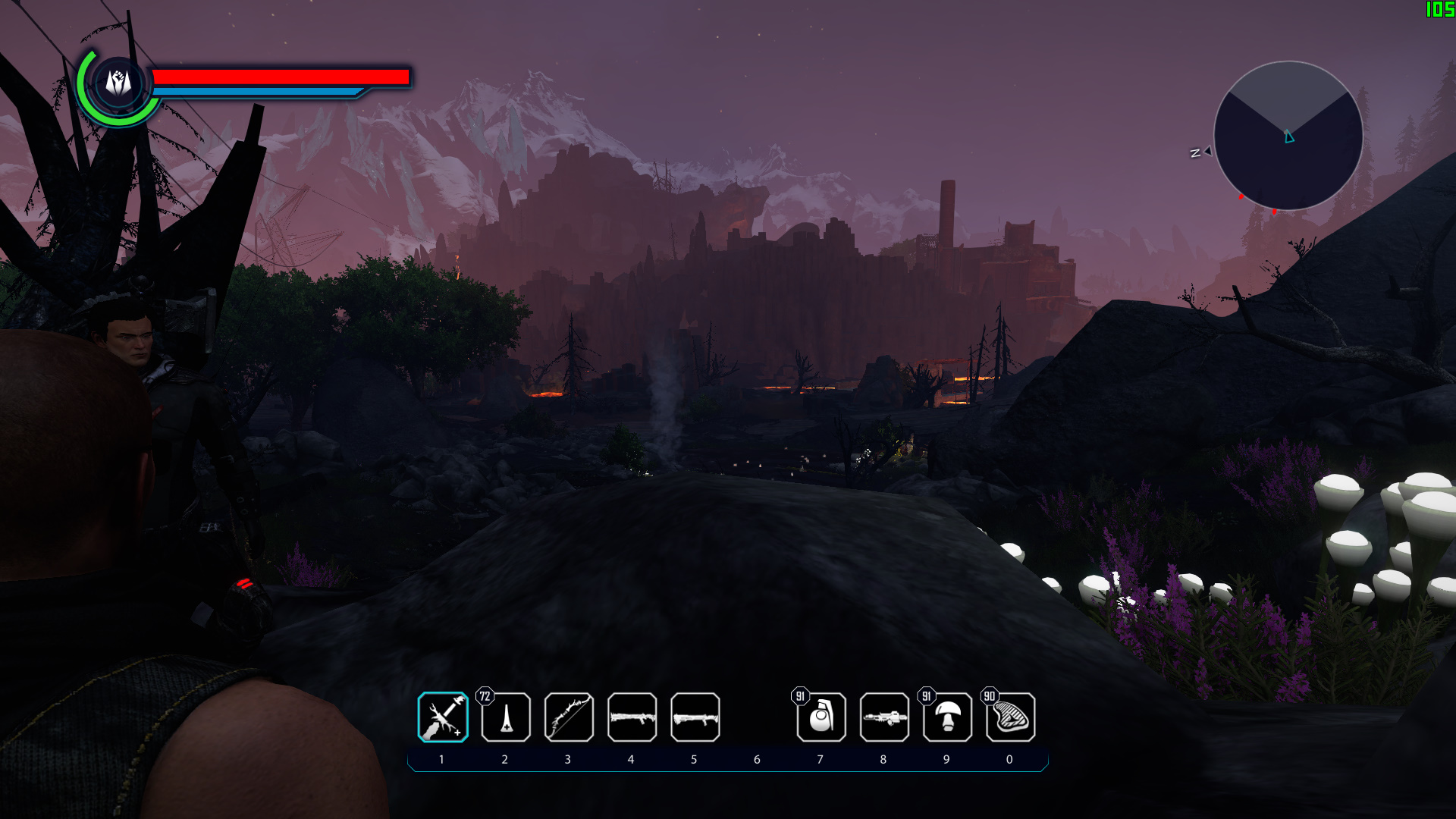Viewport: 1456px width, 819px height.
Task: Equip the rifle in slot 4
Action: tap(632, 717)
